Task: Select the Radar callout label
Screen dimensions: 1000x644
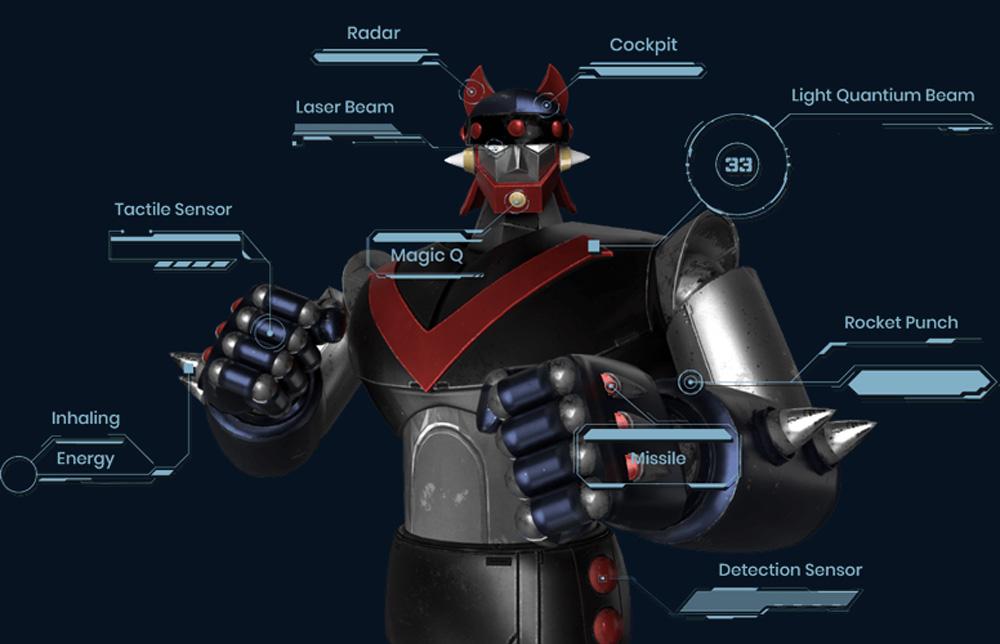Action: click(x=373, y=34)
